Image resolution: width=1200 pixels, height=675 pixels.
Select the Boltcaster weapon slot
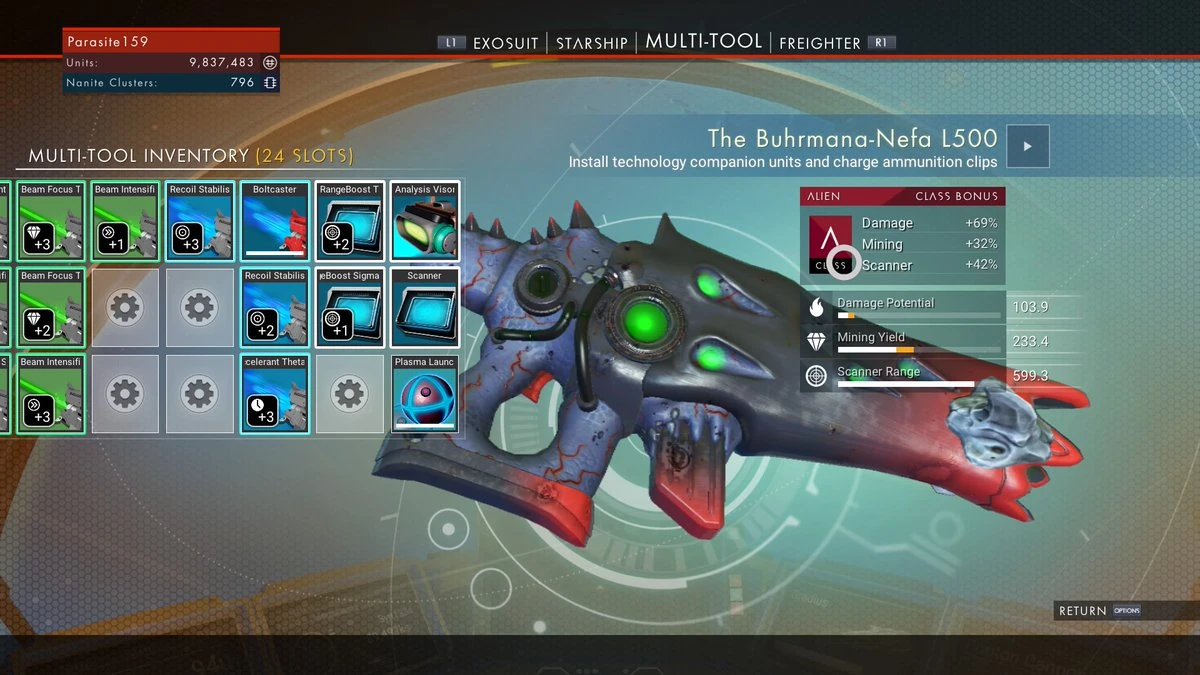point(275,221)
